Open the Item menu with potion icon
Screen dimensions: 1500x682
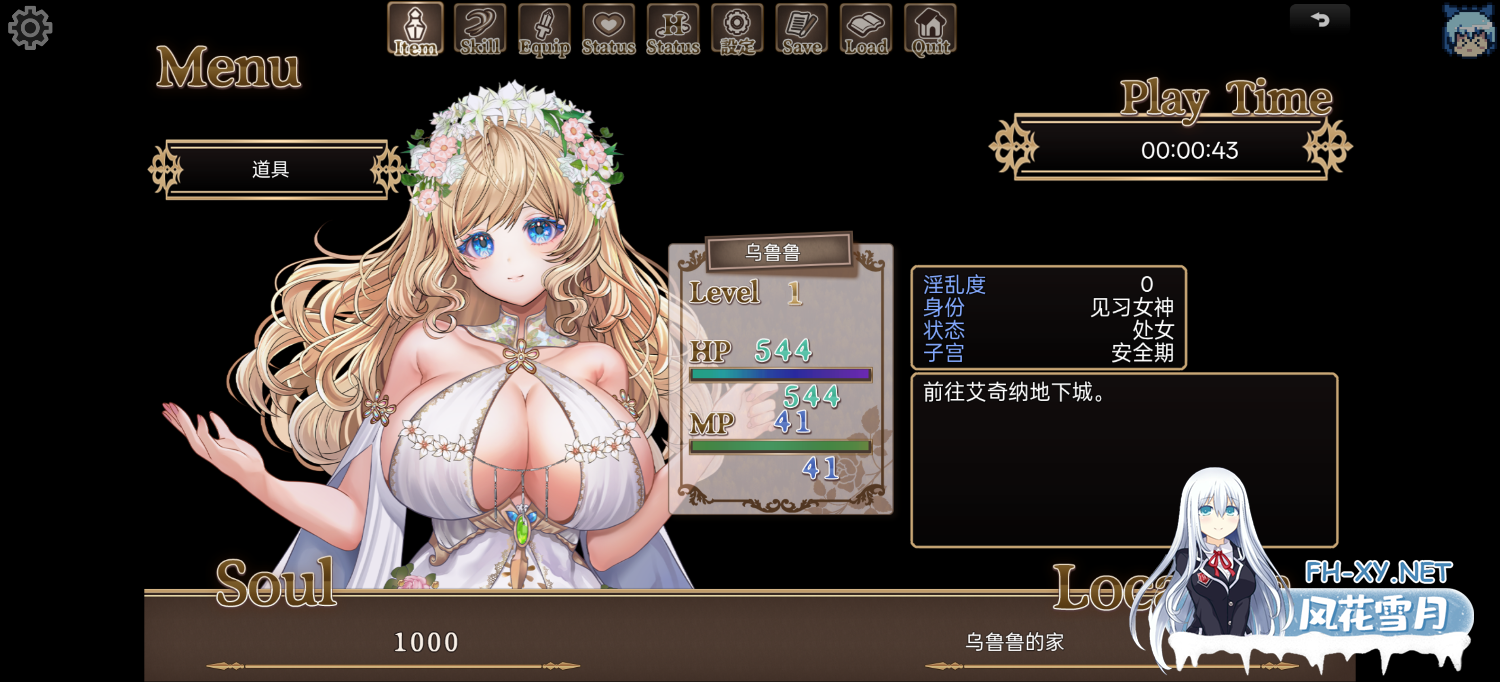coord(415,29)
